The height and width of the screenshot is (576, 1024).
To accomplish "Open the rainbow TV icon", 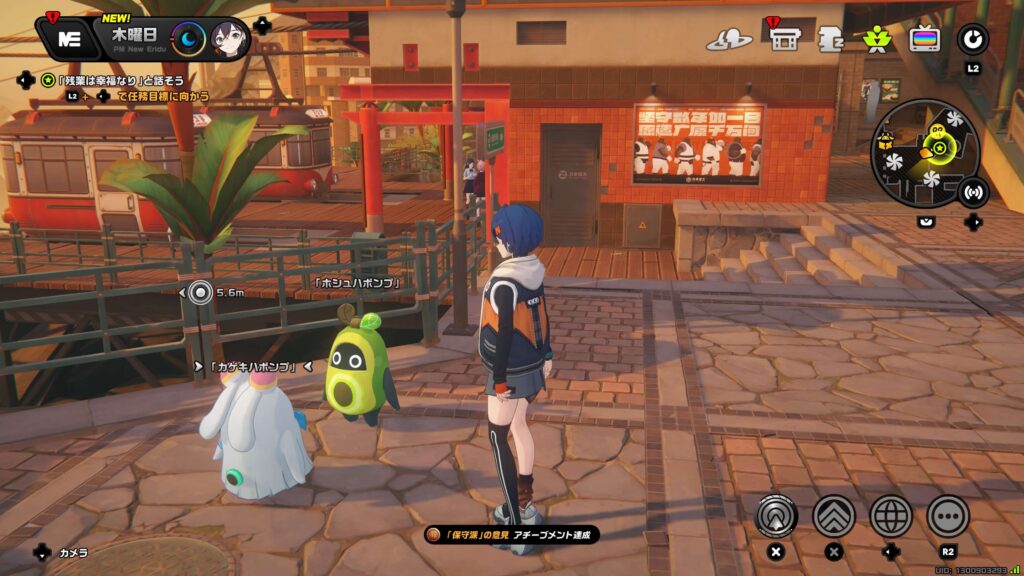I will pyautogui.click(x=925, y=39).
